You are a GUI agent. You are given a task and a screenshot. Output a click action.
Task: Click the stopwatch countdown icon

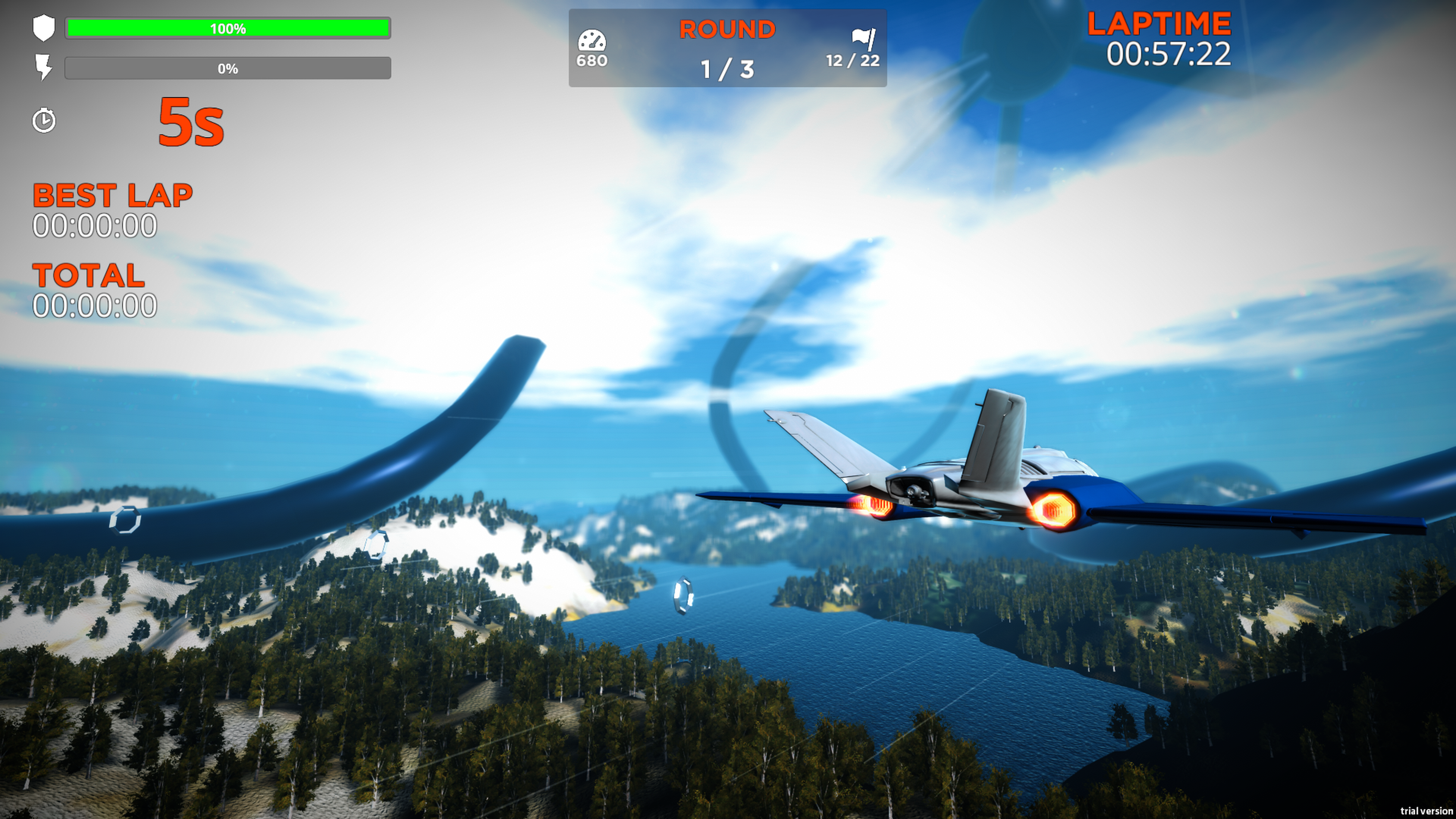click(44, 121)
